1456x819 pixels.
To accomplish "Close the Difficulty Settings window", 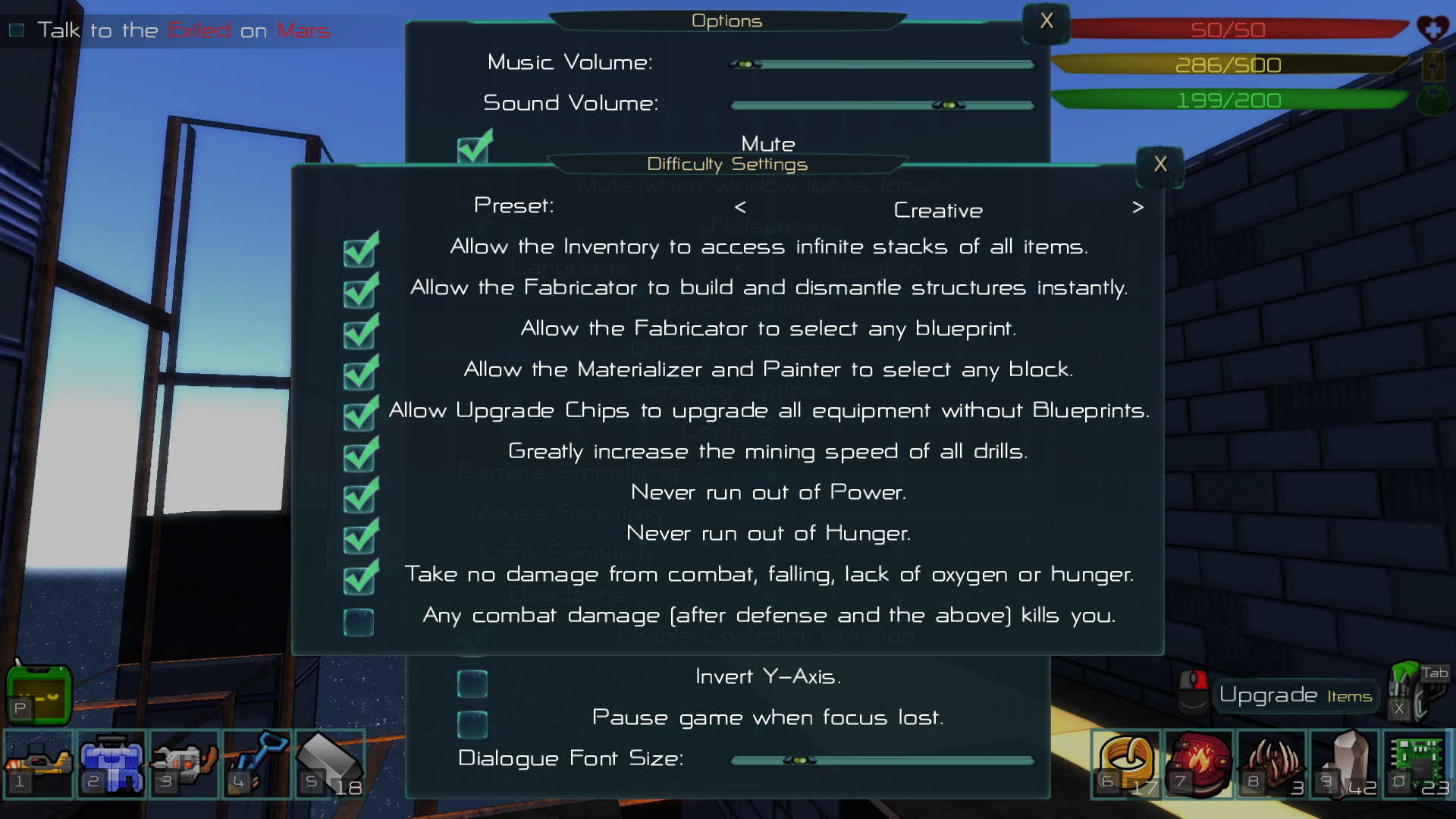I will point(1160,165).
